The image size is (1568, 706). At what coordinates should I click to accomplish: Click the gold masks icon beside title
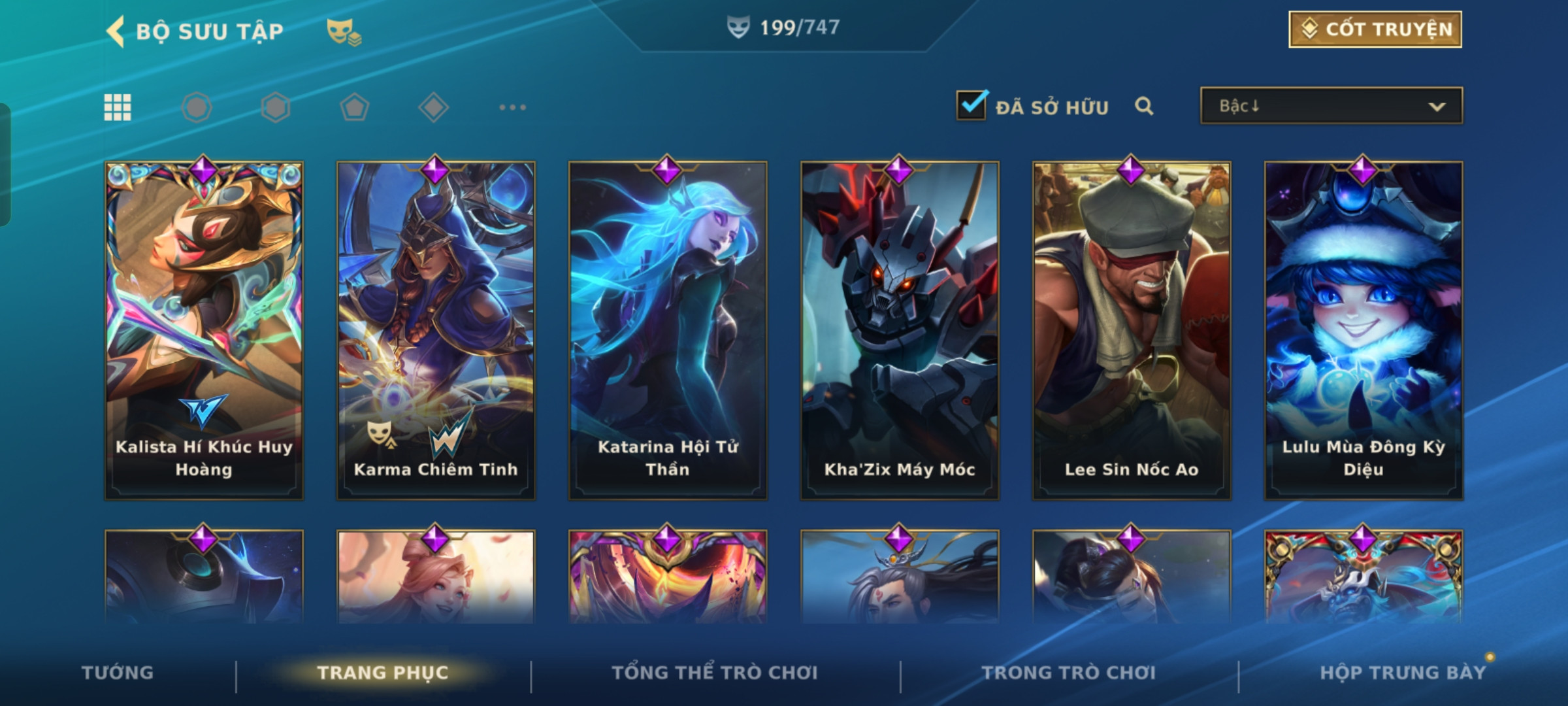coord(344,31)
